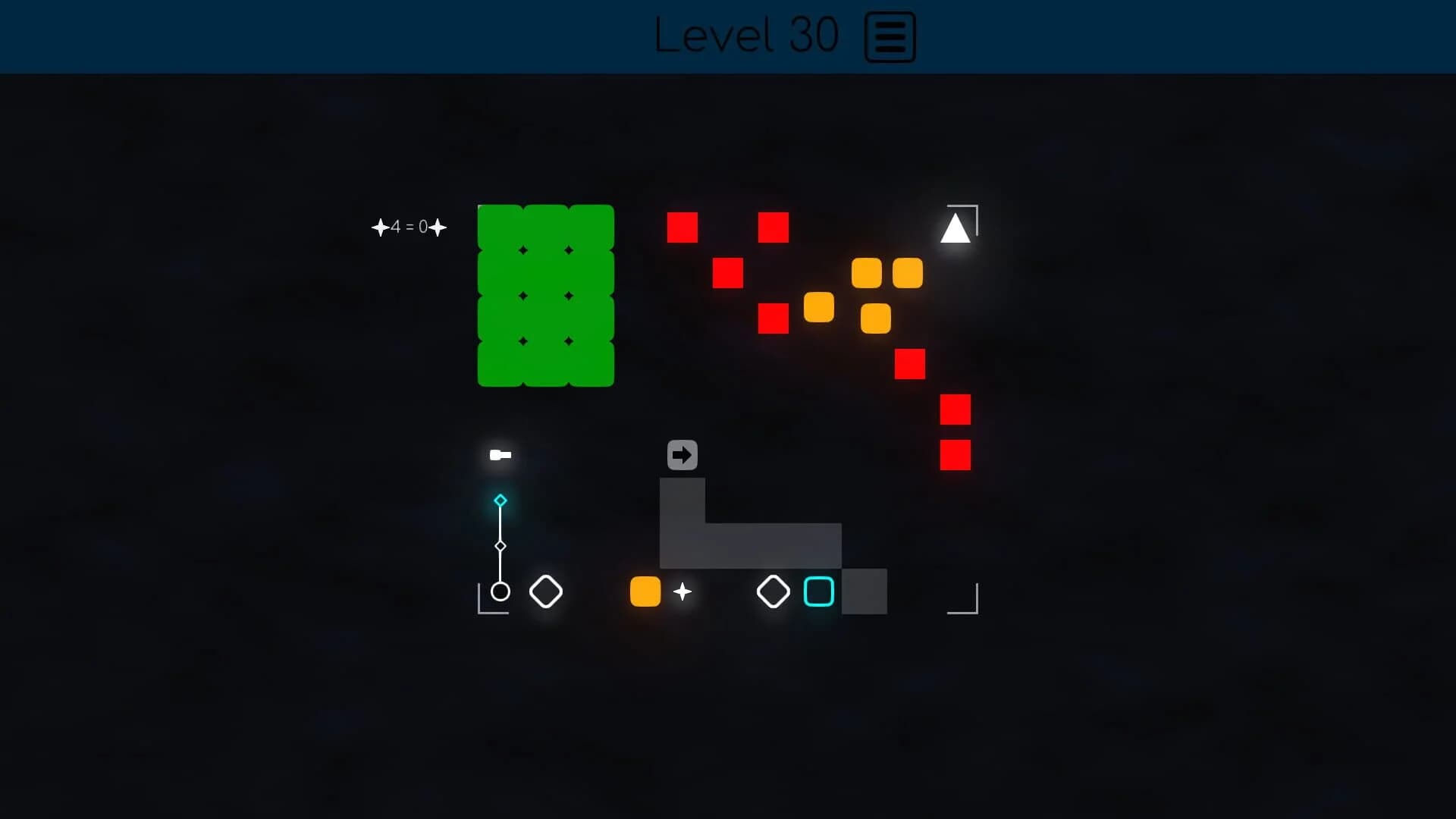Toggle the cyan-outlined square on

[819, 592]
